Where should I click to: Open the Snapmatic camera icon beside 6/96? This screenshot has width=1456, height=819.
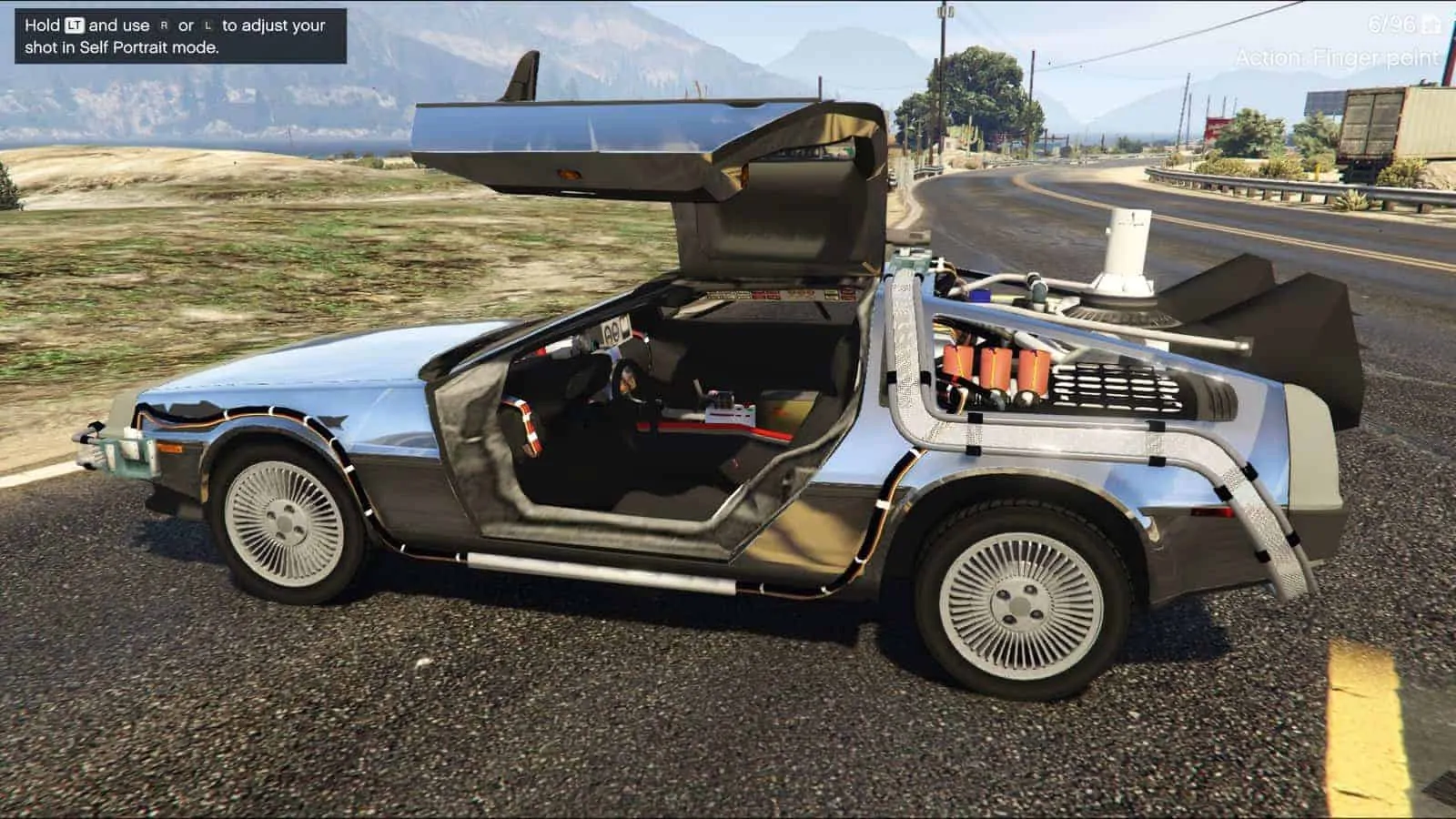1432,25
